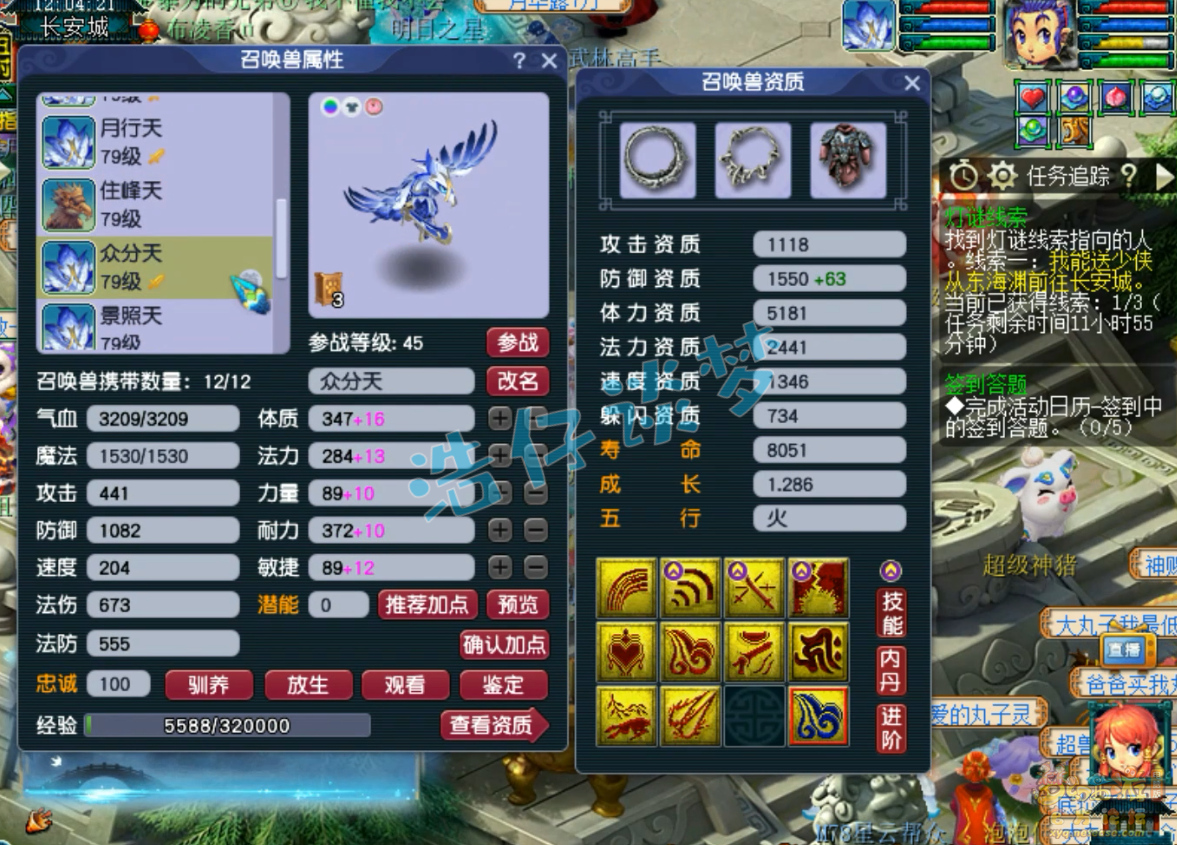Image resolution: width=1177 pixels, height=845 pixels.
Task: Select the armor equipment slot
Action: 848,160
